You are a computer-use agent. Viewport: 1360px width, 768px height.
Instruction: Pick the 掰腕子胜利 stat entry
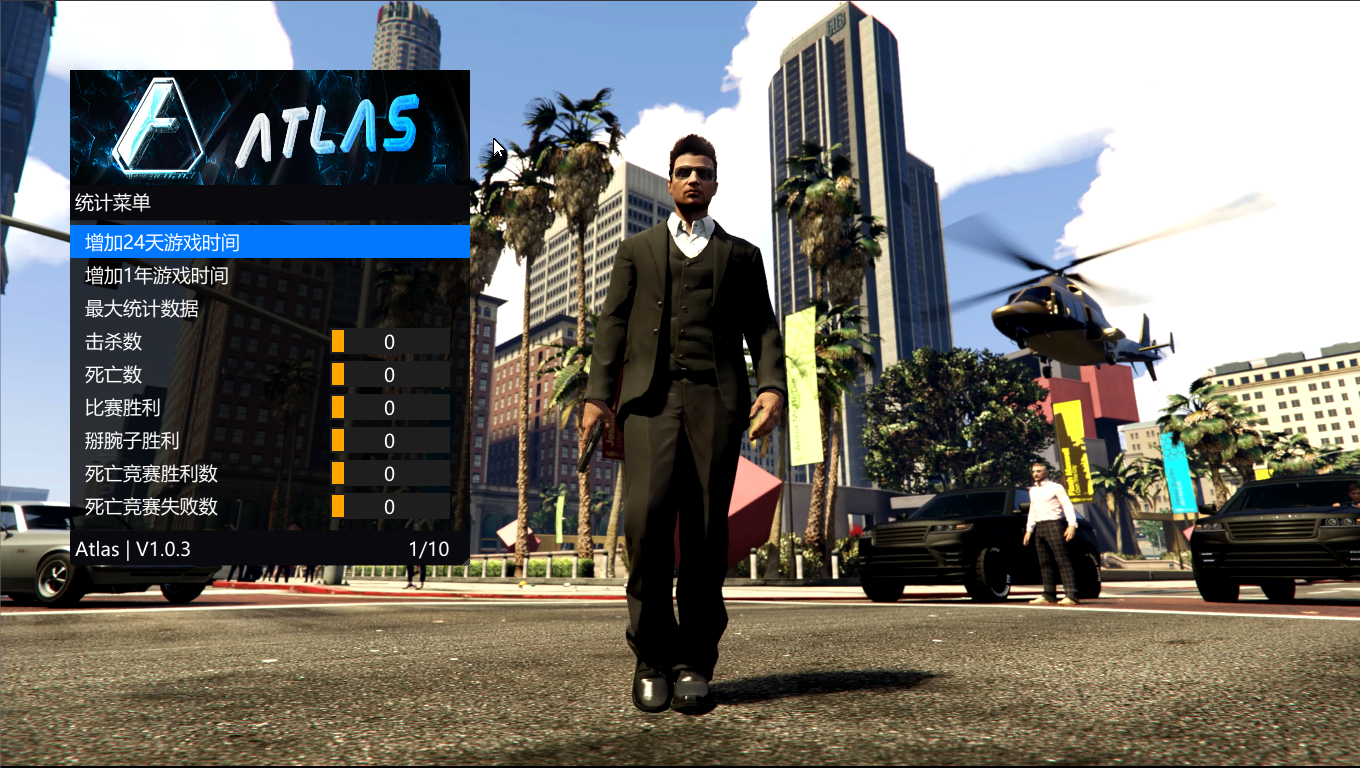[x=132, y=440]
